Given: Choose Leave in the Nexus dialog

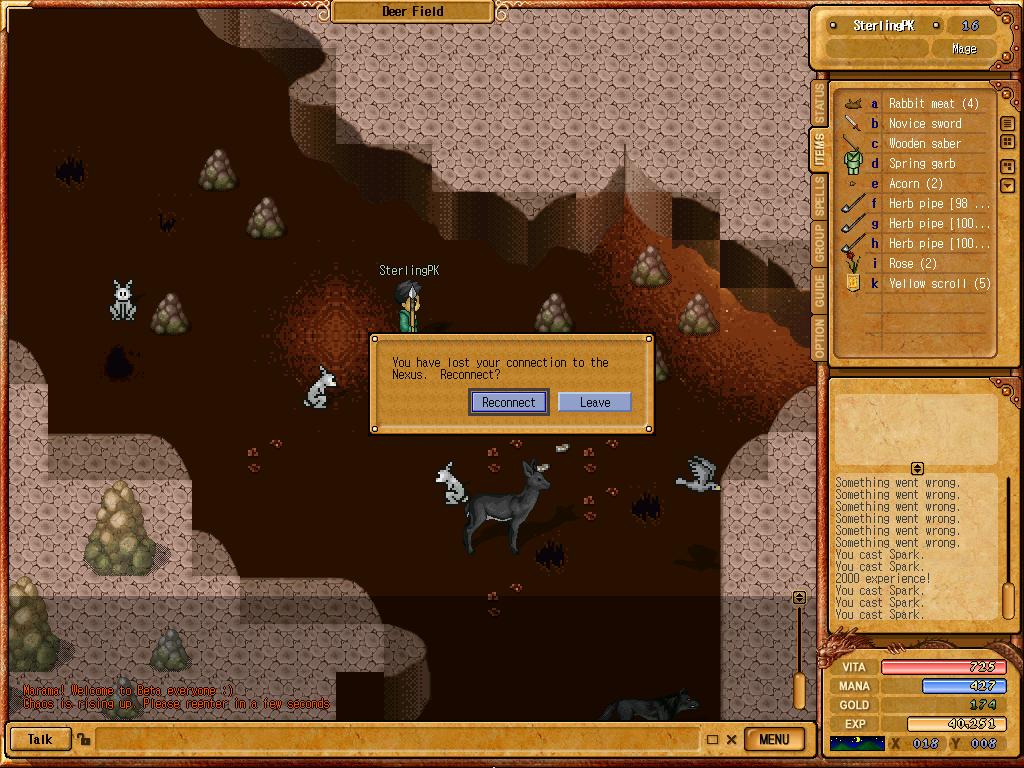Looking at the screenshot, I should point(594,402).
